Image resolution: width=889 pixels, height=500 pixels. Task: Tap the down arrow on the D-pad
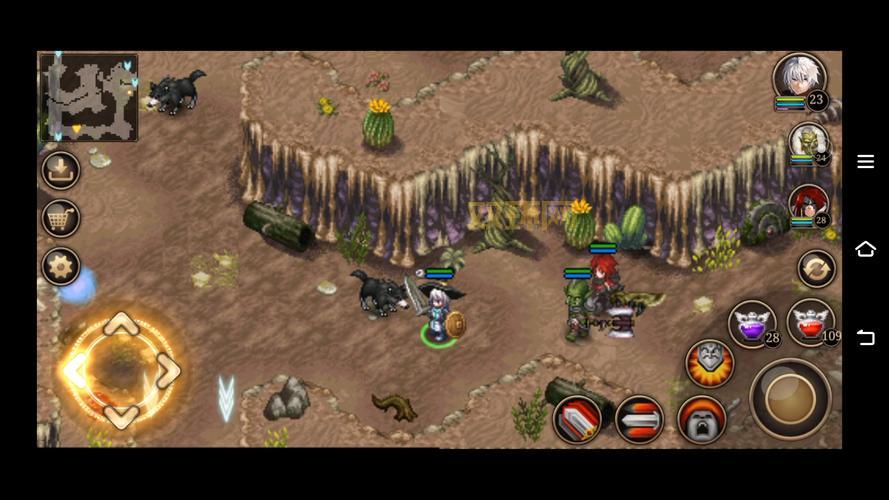click(x=121, y=415)
